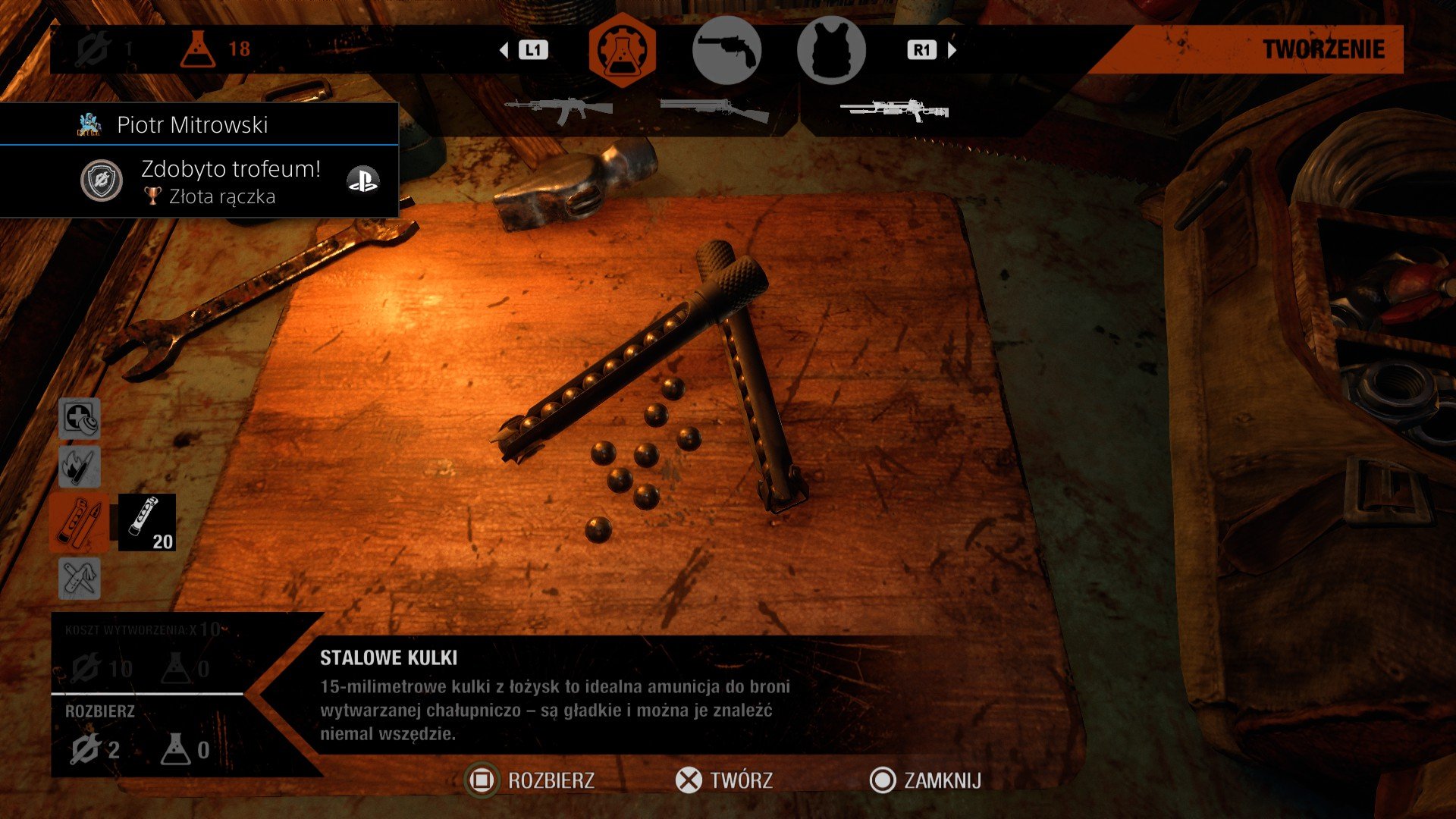Screen dimensions: 1456x819
Task: Click the ROZBIERZ dismantle option
Action: point(531,780)
